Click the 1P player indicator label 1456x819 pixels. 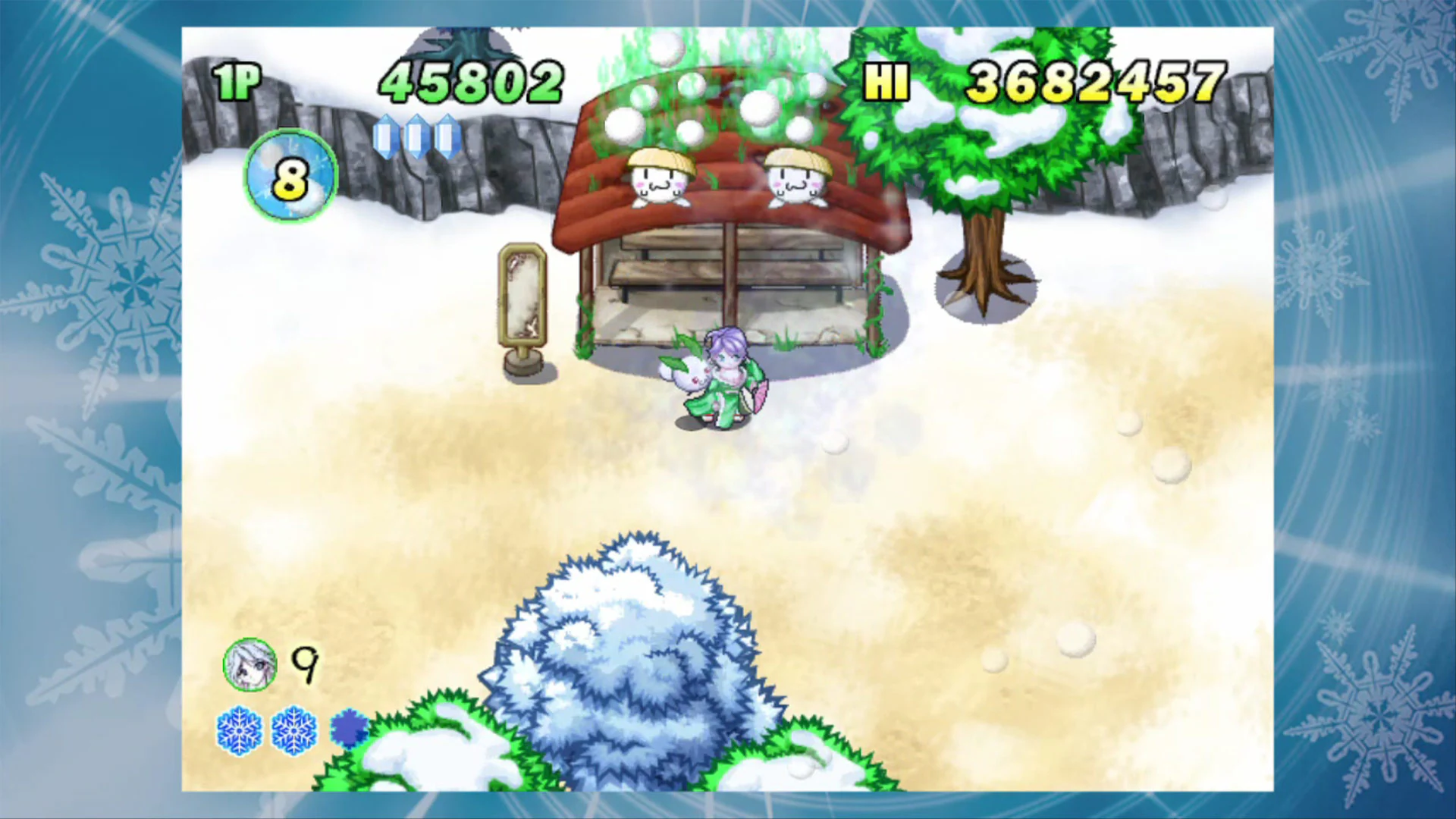pyautogui.click(x=237, y=77)
